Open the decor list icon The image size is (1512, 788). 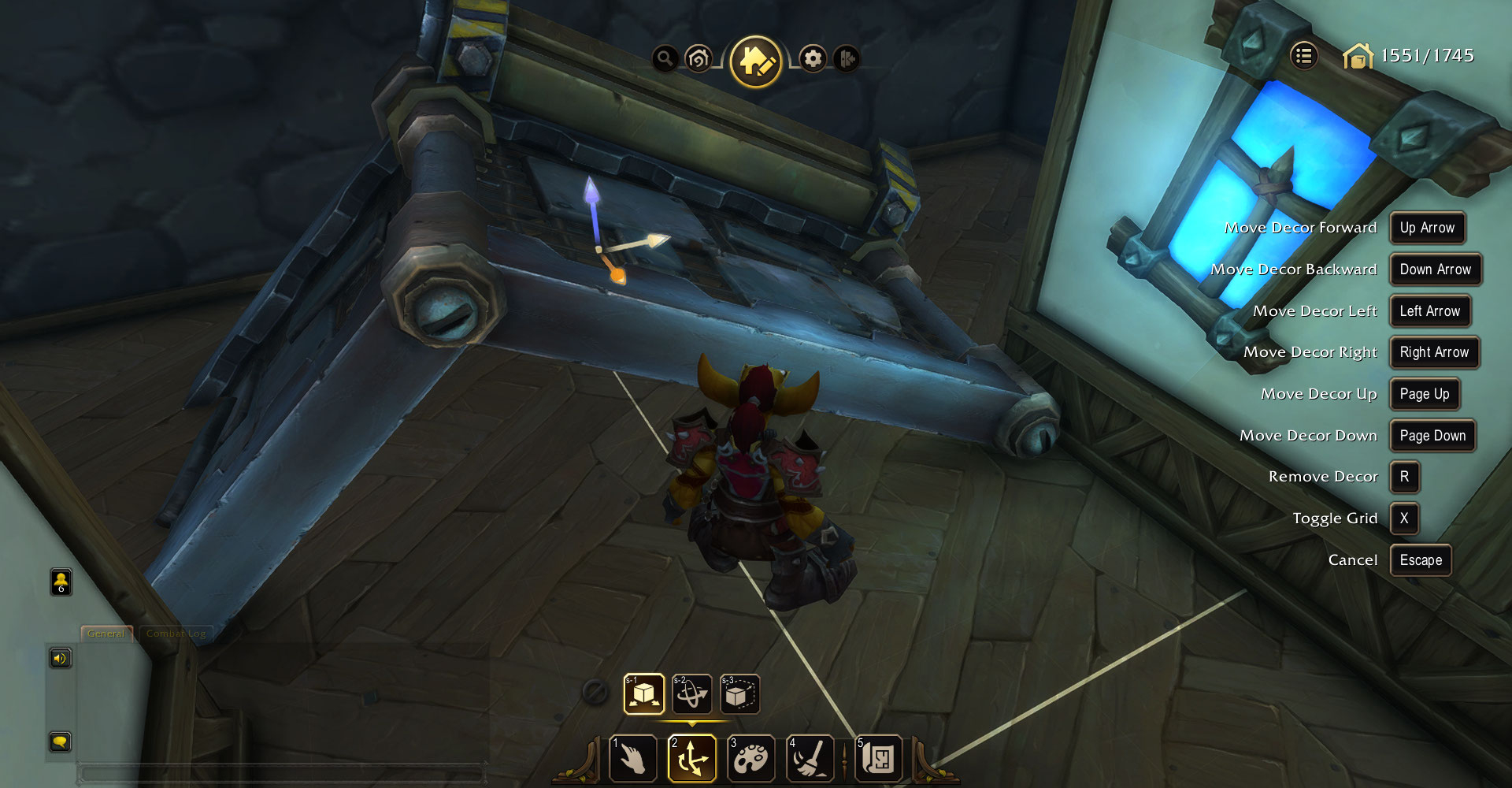[x=1304, y=56]
